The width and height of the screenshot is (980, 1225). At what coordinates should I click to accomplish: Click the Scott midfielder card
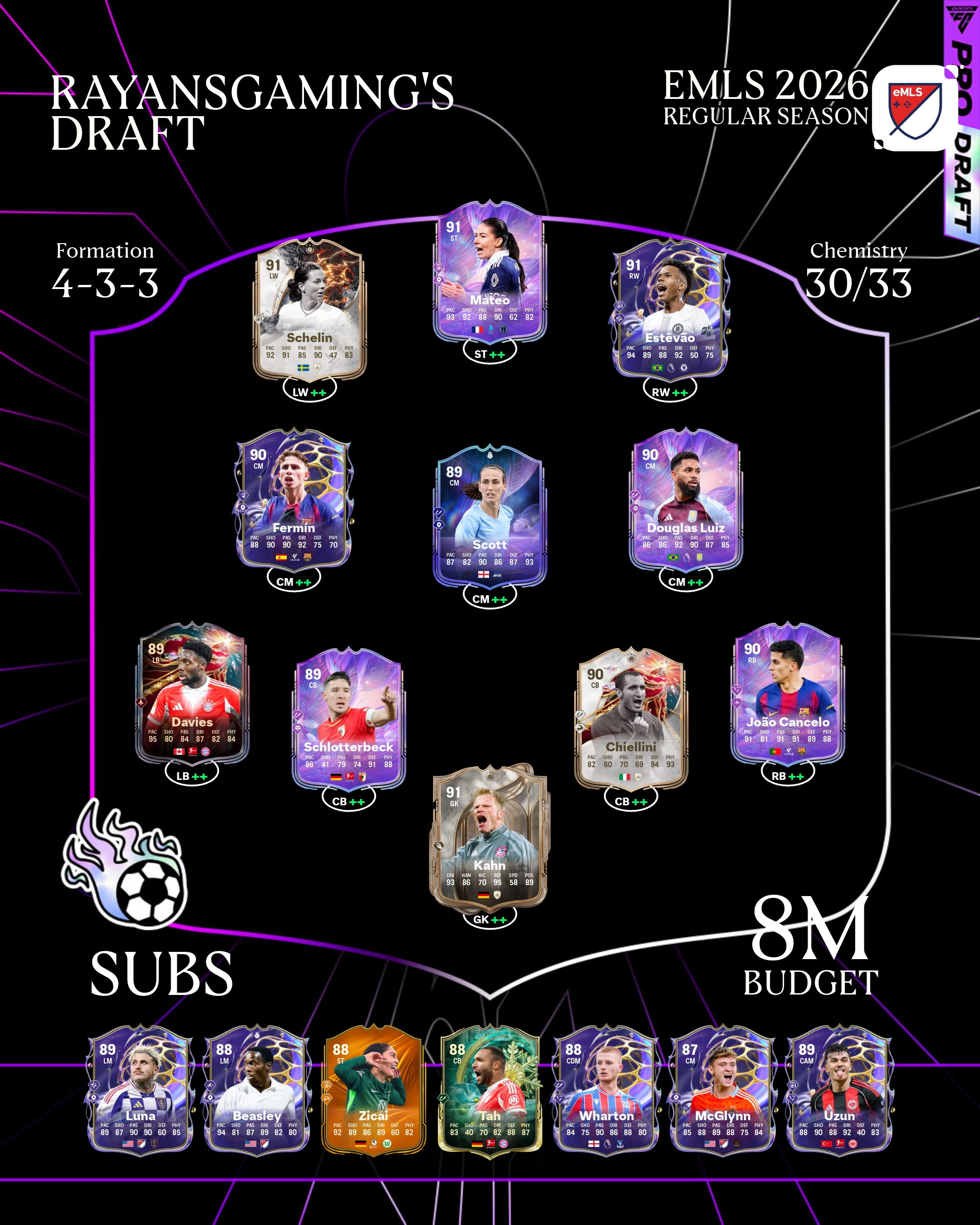pos(490,517)
